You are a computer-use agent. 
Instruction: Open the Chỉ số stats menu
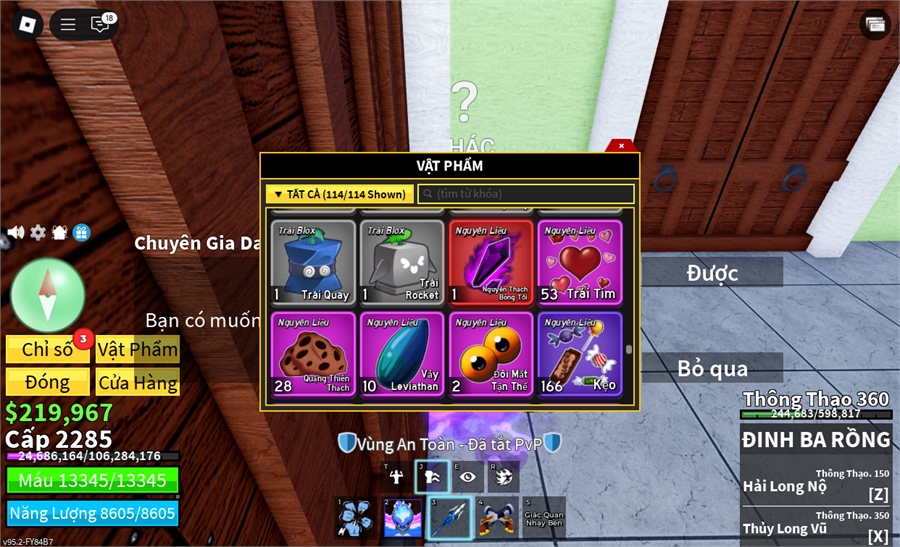pyautogui.click(x=48, y=349)
